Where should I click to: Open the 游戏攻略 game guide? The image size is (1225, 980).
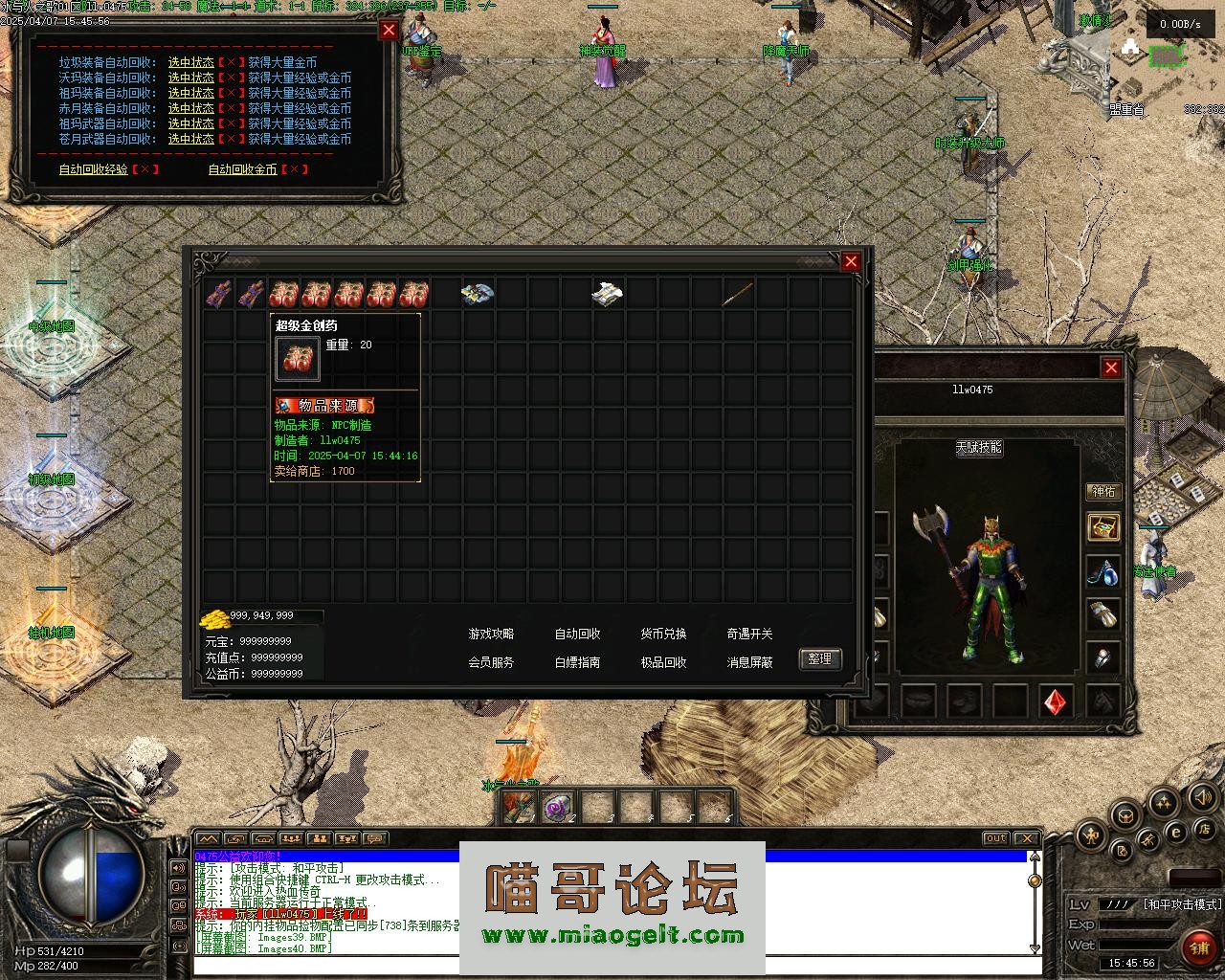491,634
